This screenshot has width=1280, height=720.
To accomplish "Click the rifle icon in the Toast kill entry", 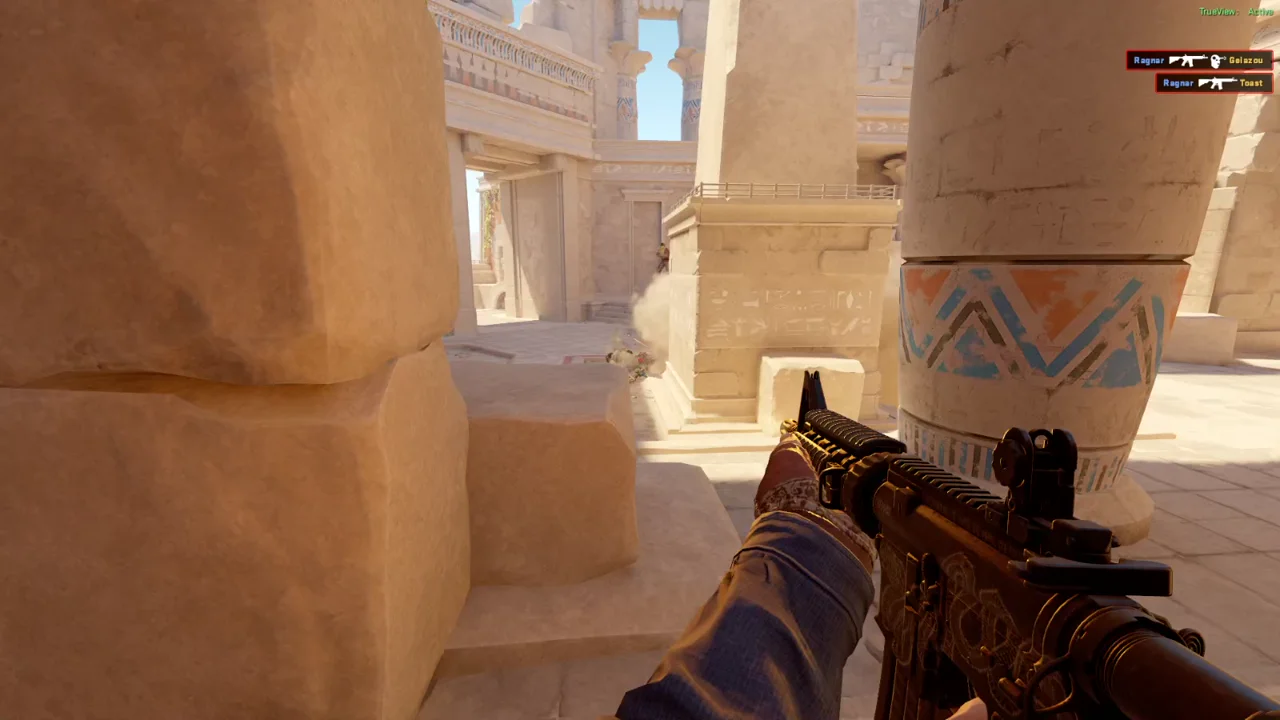I will [x=1217, y=82].
